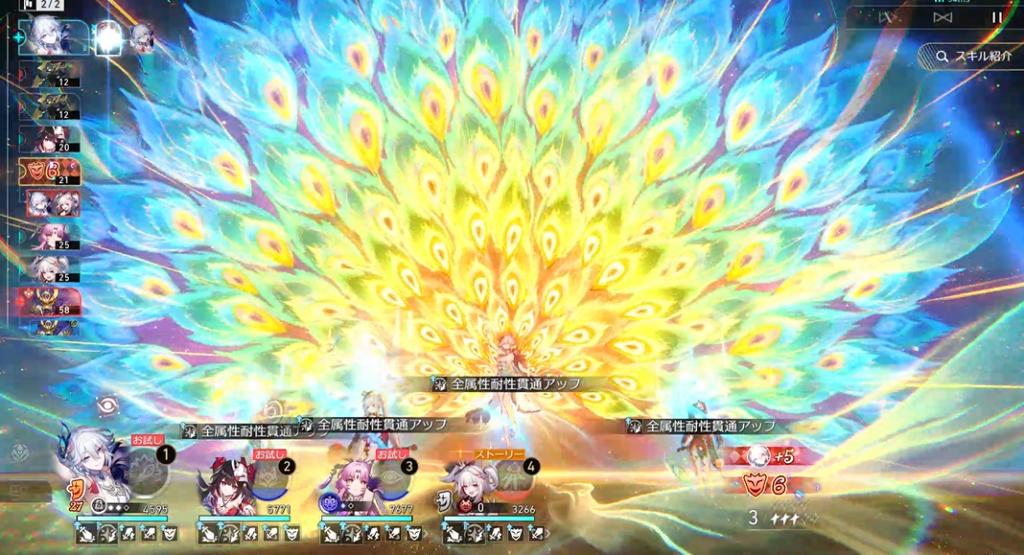Select the pink-haired turn order entry showing 25
This screenshot has height=555, width=1024.
(51, 236)
